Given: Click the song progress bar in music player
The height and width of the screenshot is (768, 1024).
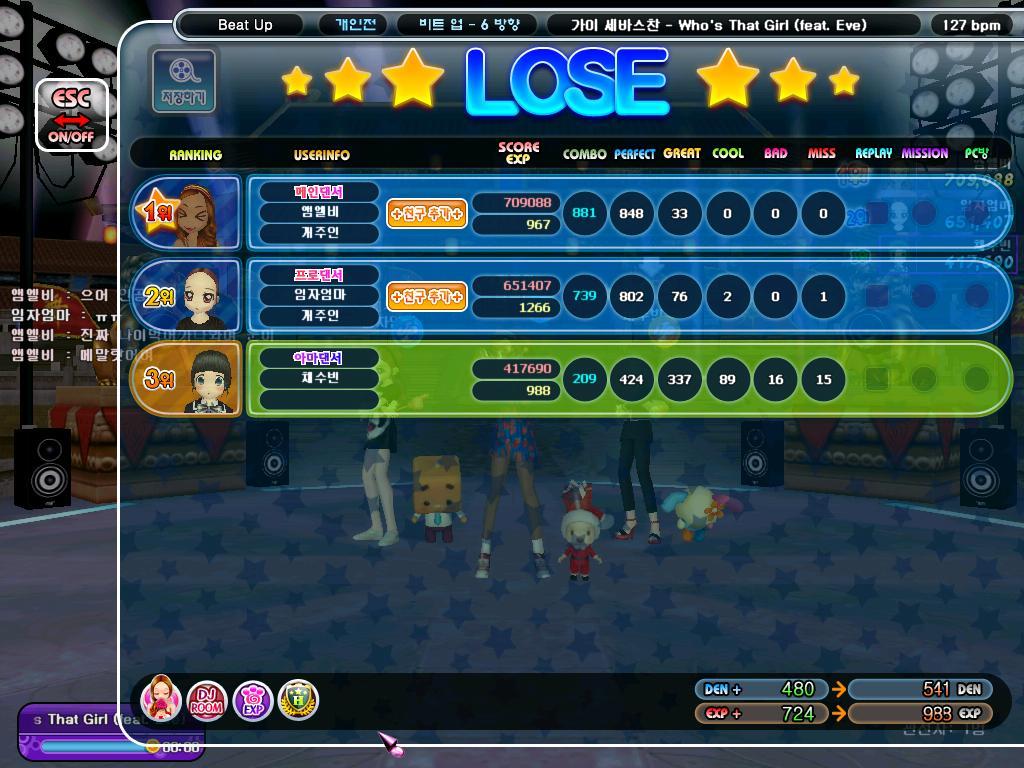Looking at the screenshot, I should pos(92,746).
